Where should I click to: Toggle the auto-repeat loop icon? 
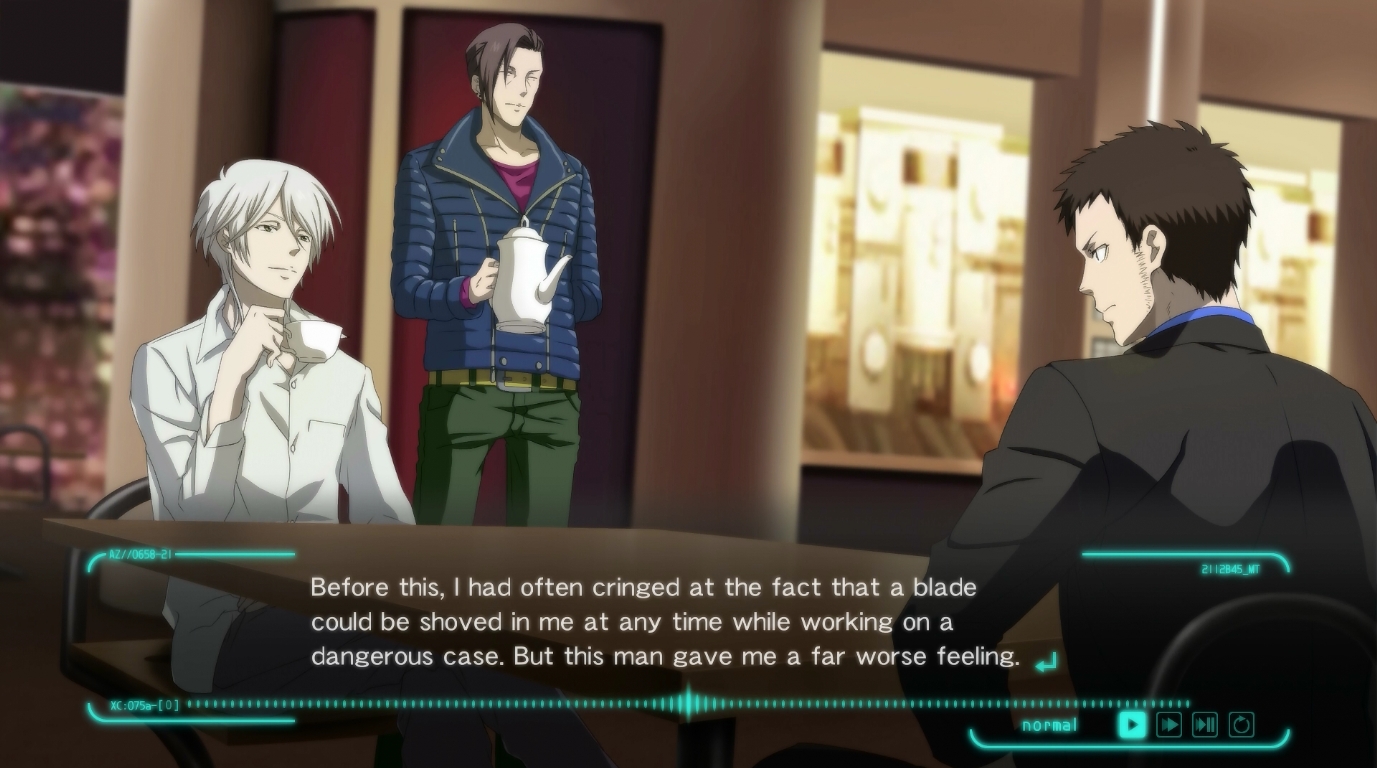(x=1241, y=725)
